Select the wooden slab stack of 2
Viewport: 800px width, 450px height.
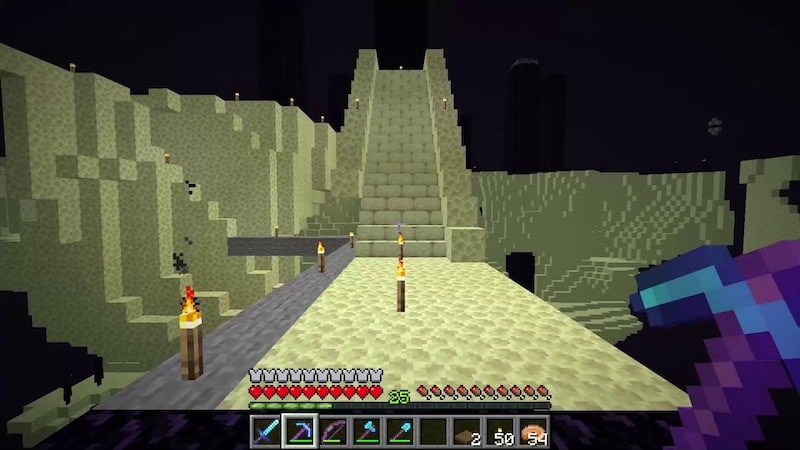pos(465,432)
